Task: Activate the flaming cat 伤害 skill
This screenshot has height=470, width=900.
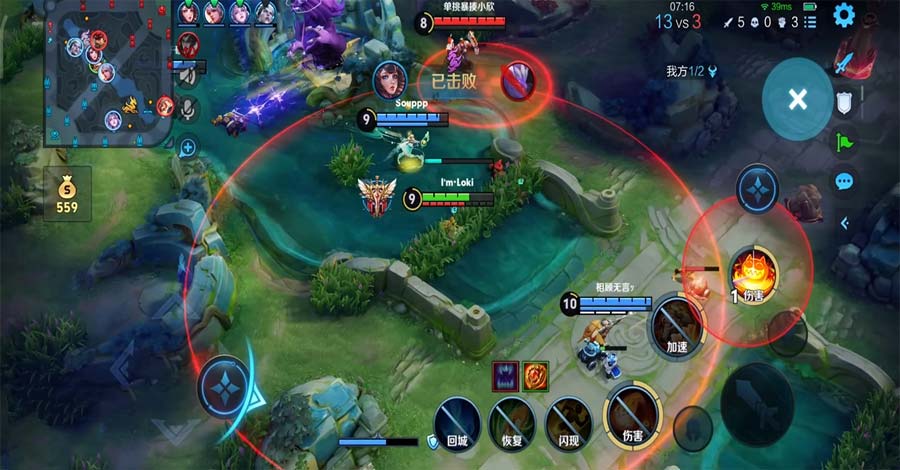Action: [753, 271]
